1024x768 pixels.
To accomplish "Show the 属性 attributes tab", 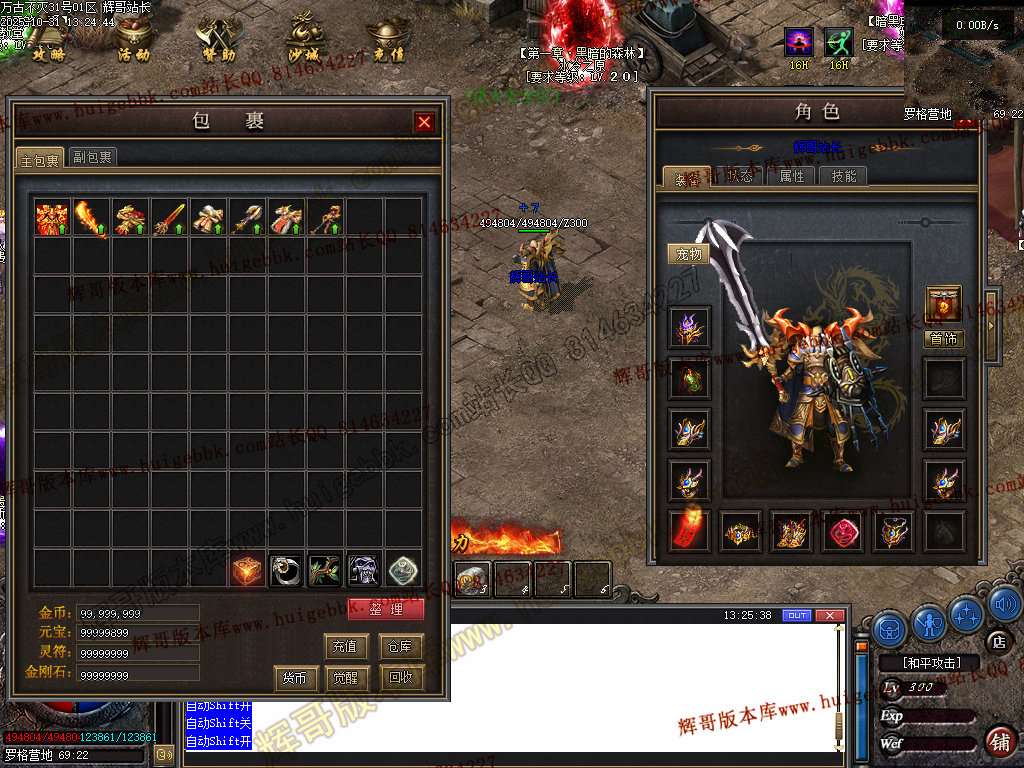I will point(791,177).
